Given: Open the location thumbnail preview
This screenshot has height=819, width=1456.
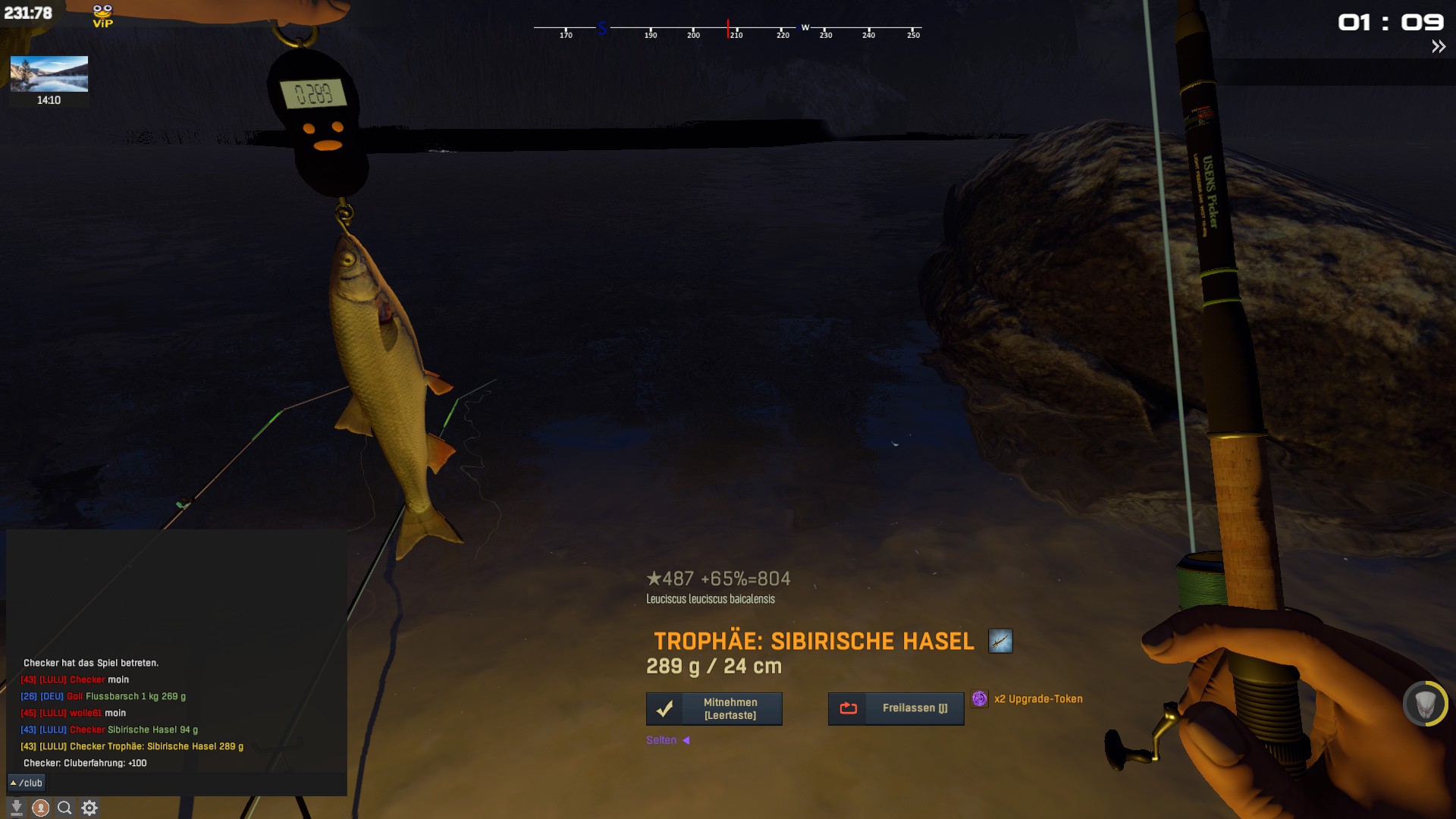Looking at the screenshot, I should (49, 74).
